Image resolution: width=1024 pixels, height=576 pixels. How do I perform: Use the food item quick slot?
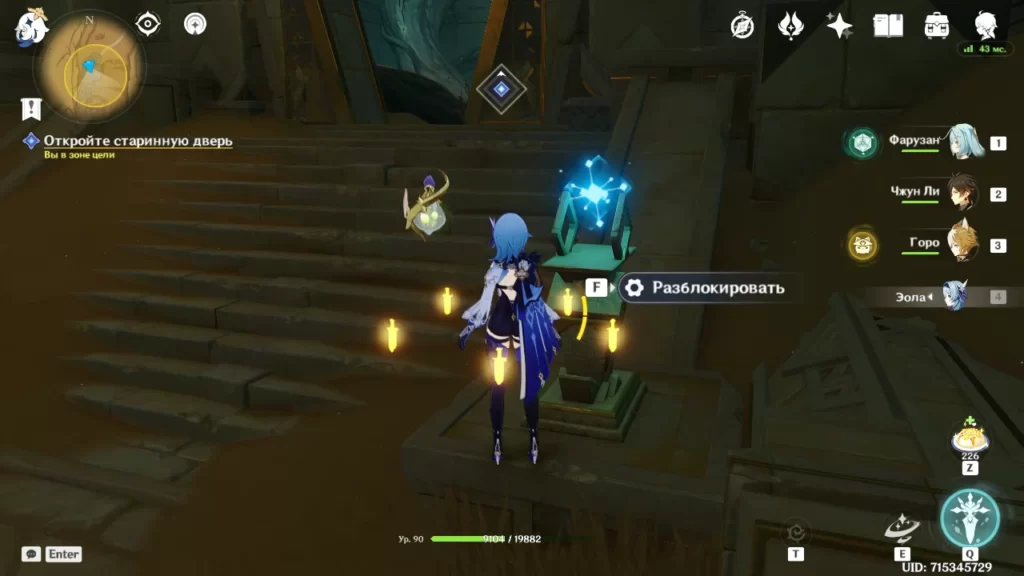(x=969, y=440)
